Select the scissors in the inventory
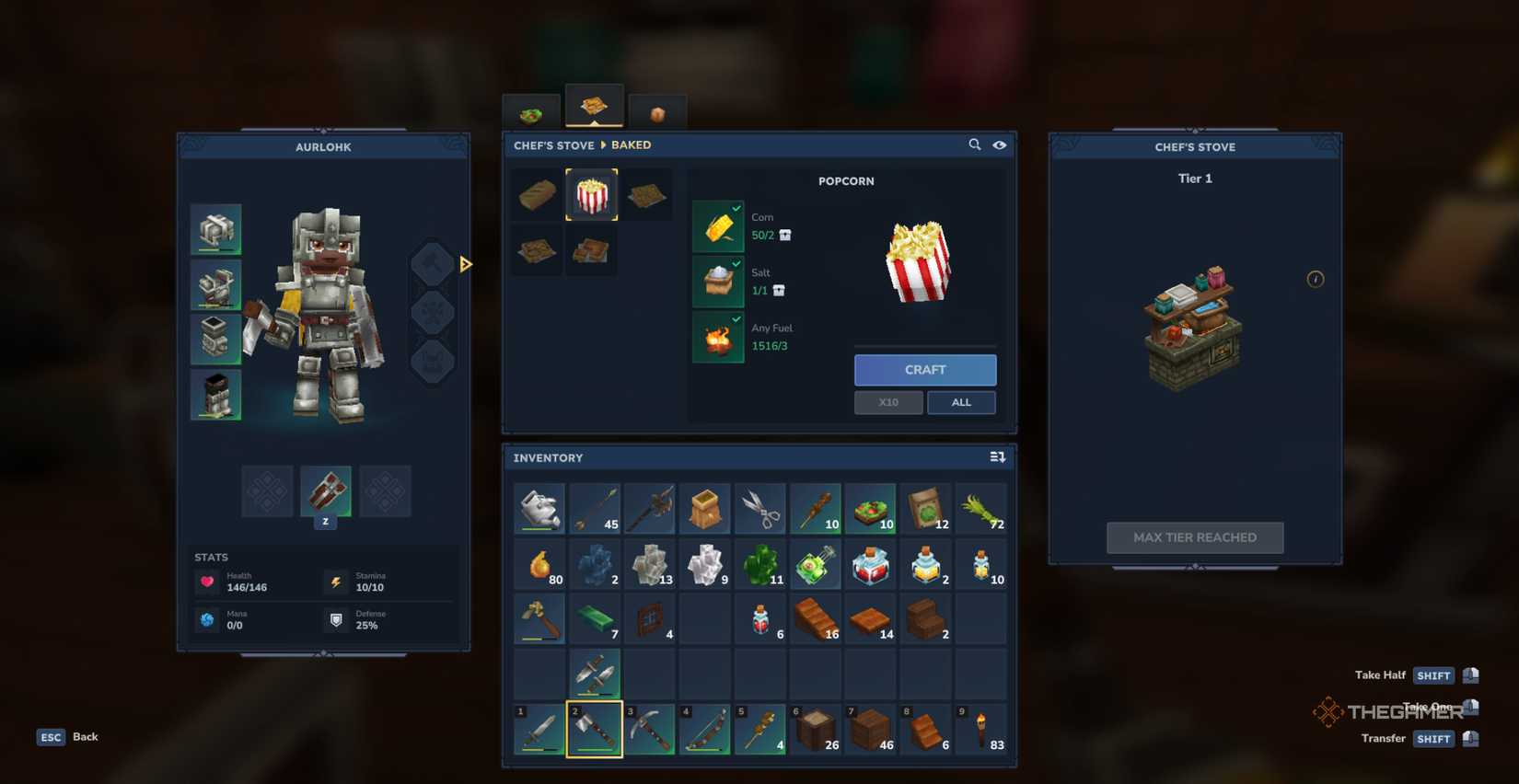The width and height of the screenshot is (1519, 784). coord(760,506)
